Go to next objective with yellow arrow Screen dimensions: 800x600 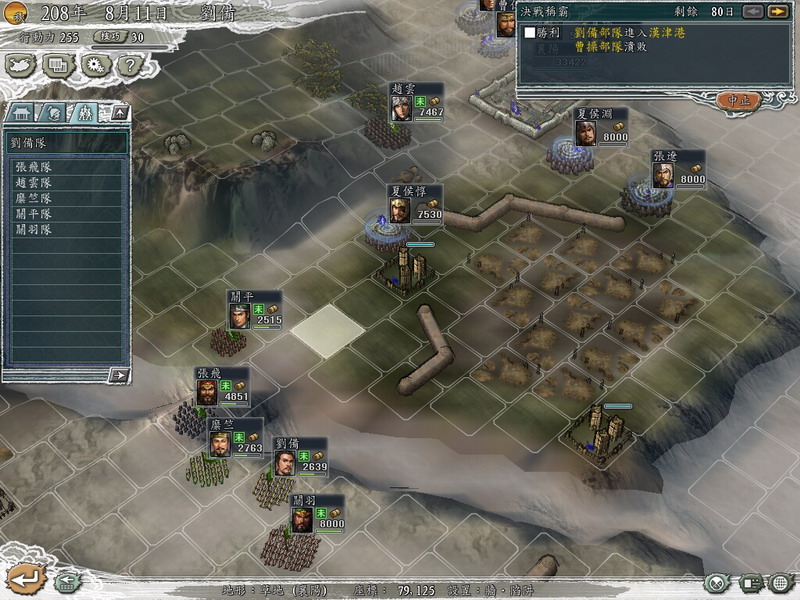click(x=777, y=12)
